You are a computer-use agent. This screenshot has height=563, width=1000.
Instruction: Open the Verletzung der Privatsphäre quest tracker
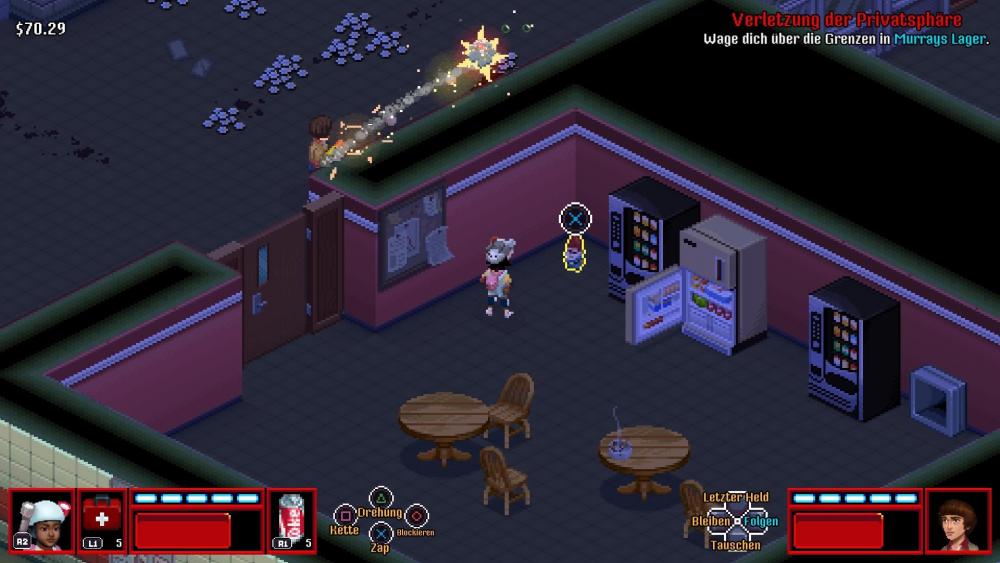(x=846, y=20)
